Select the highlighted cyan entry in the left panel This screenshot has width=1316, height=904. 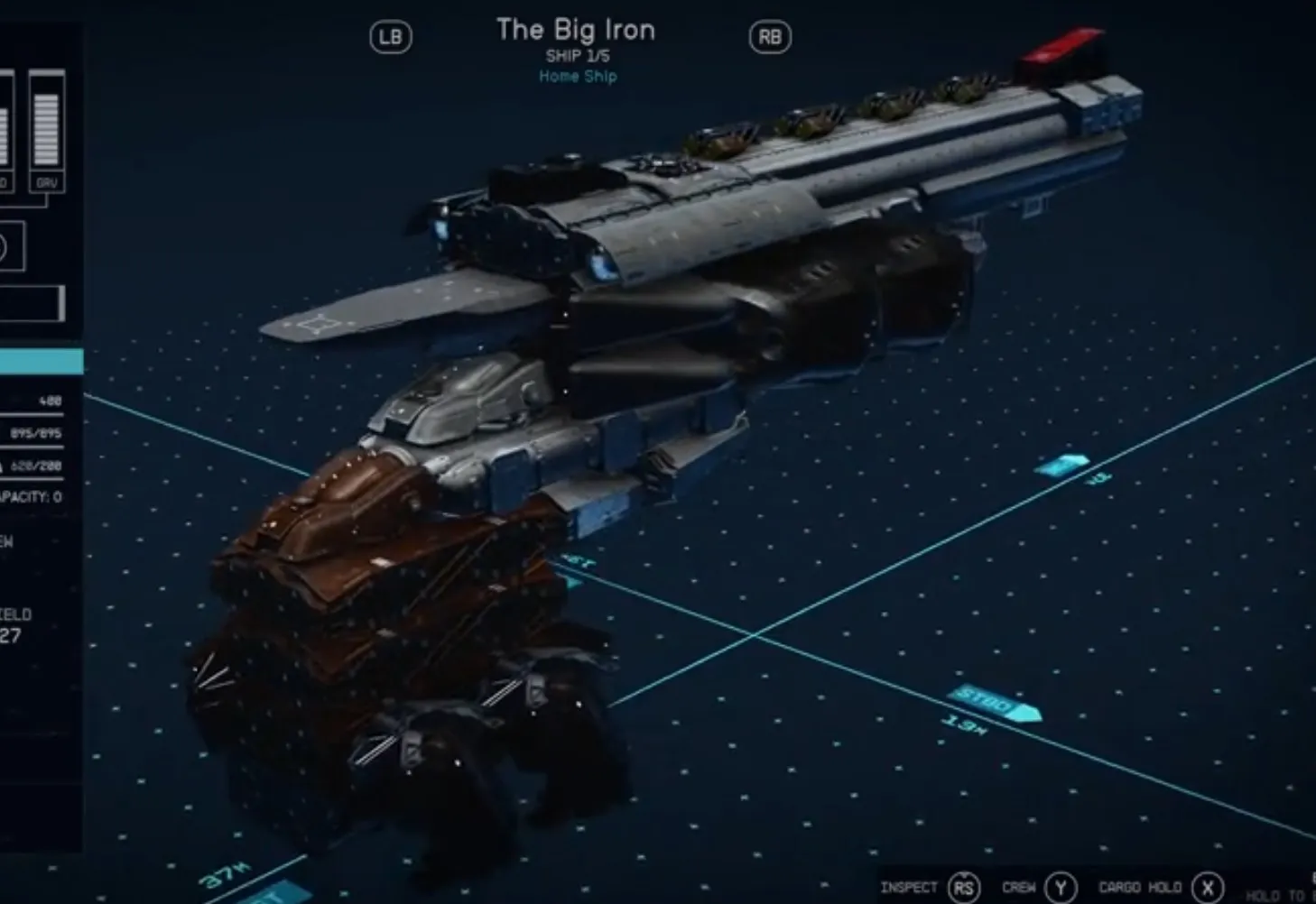(x=41, y=362)
